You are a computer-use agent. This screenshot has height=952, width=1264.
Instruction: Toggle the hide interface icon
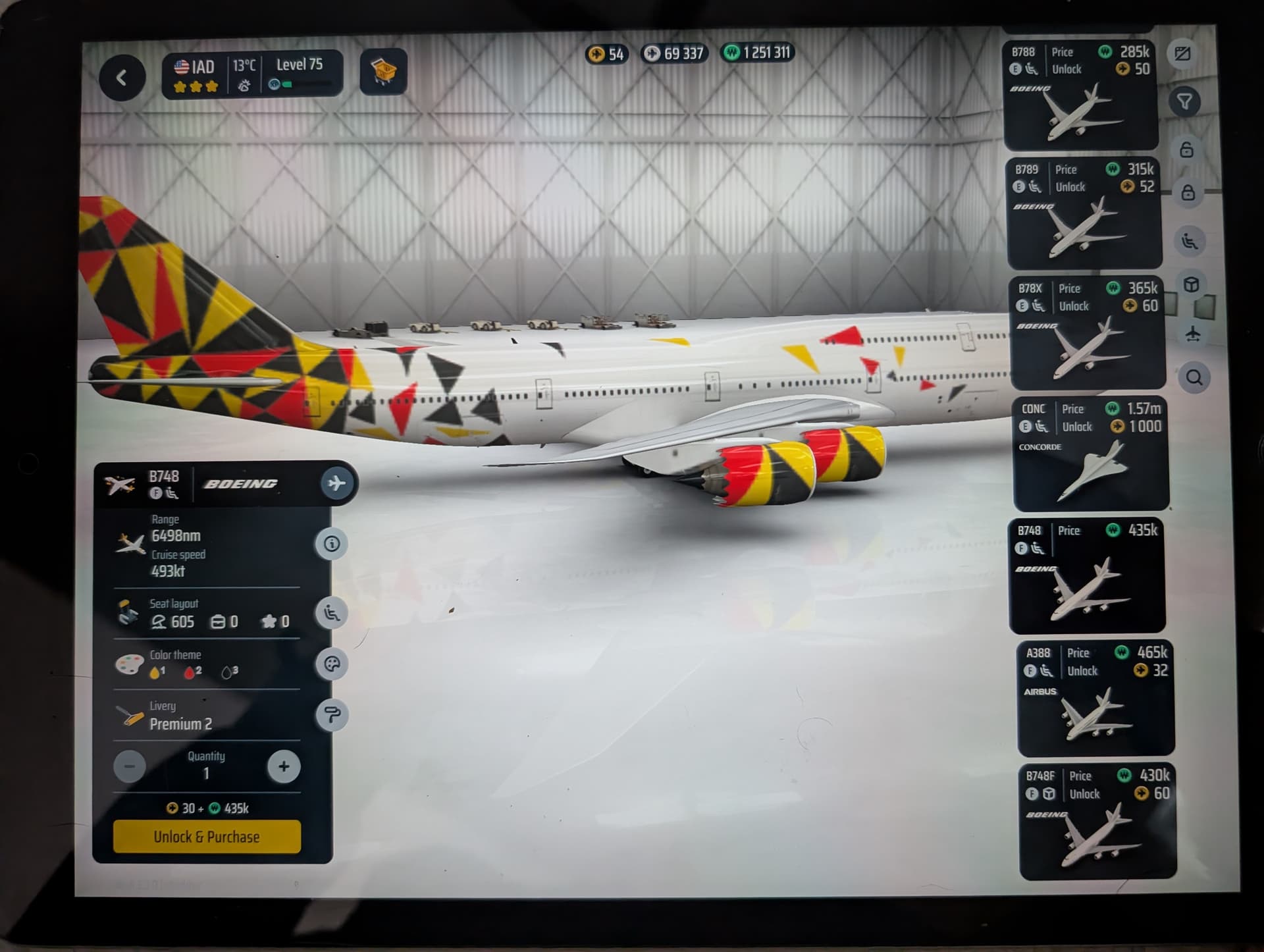[1182, 53]
